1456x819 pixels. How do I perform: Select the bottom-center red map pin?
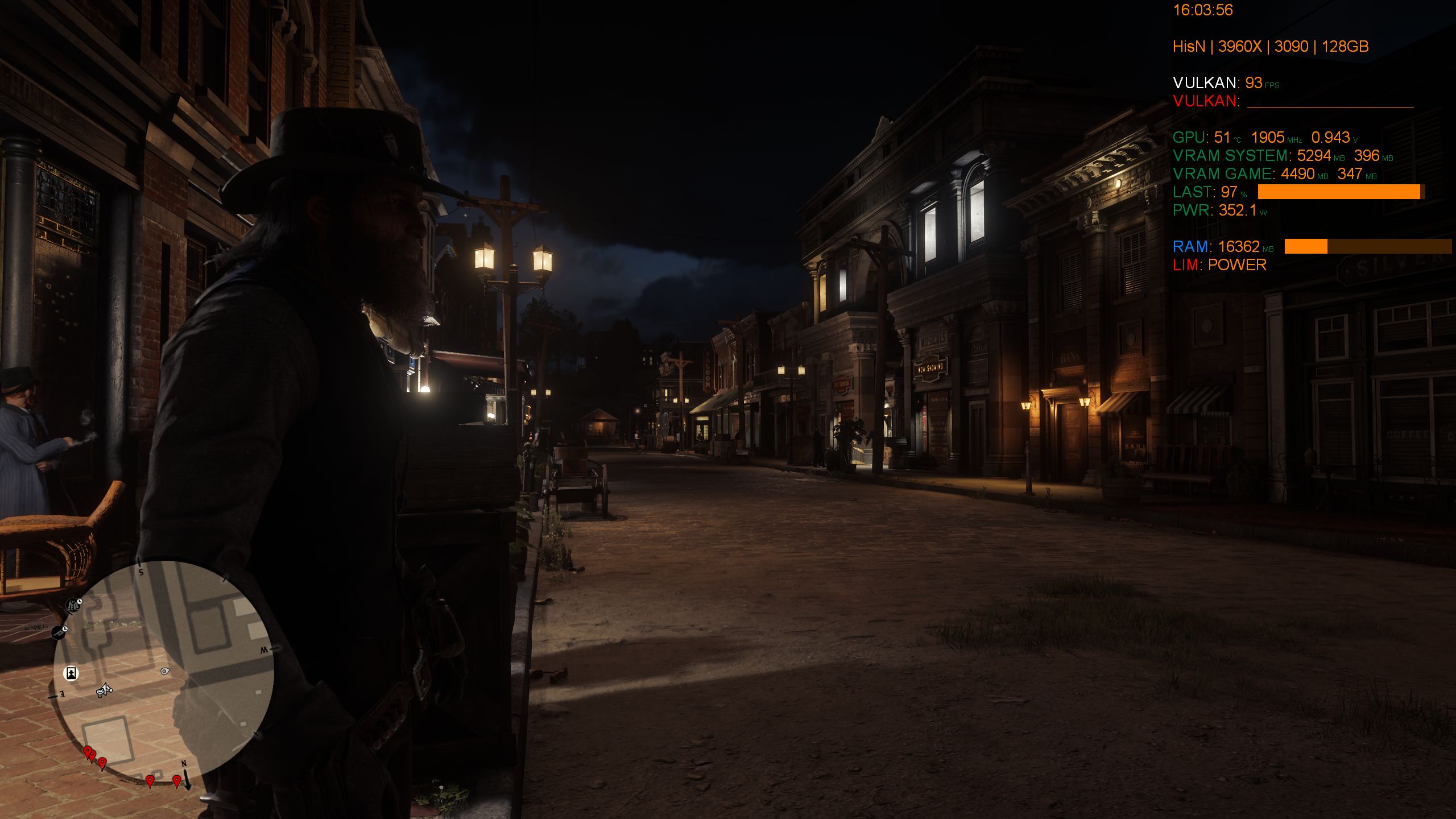pyautogui.click(x=150, y=781)
